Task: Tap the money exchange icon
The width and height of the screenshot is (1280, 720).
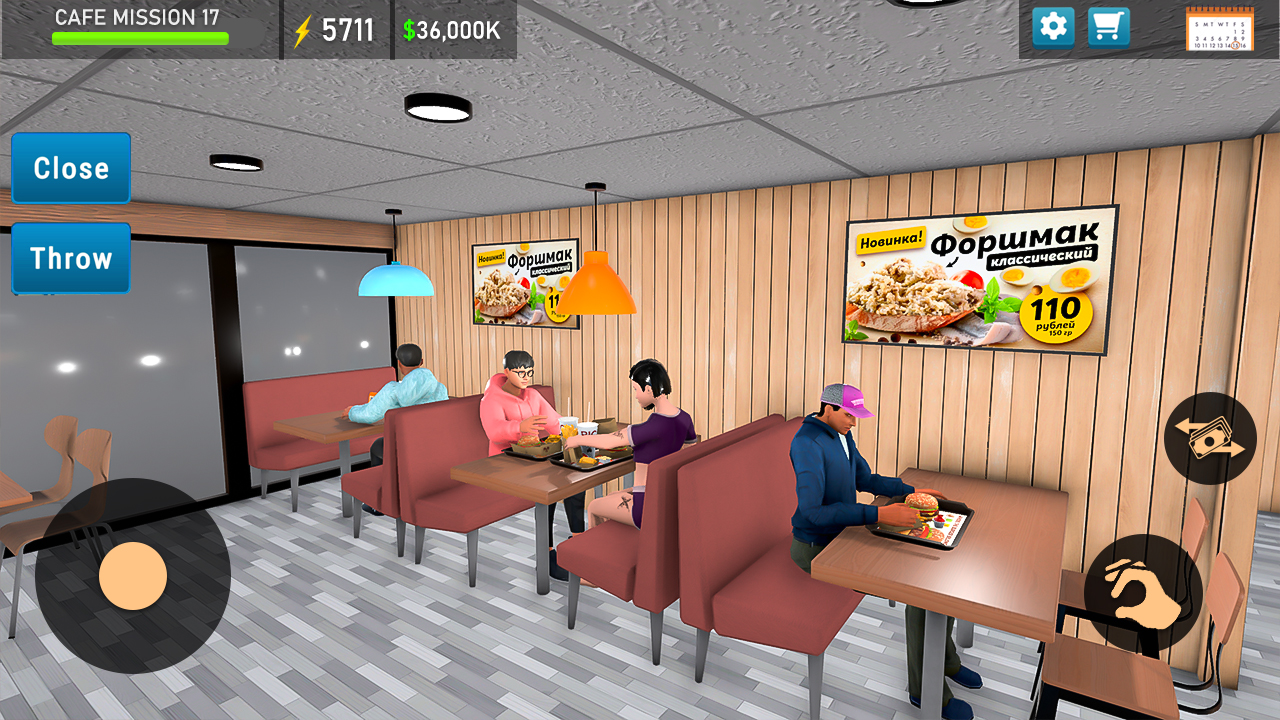Action: pyautogui.click(x=1209, y=438)
